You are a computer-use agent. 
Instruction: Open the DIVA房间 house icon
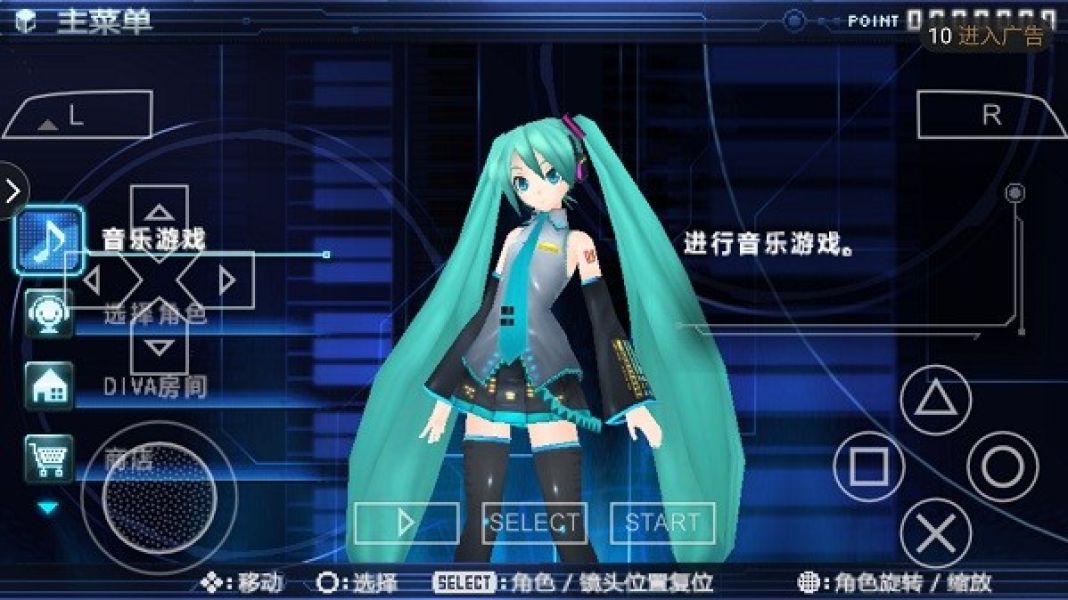[x=48, y=386]
